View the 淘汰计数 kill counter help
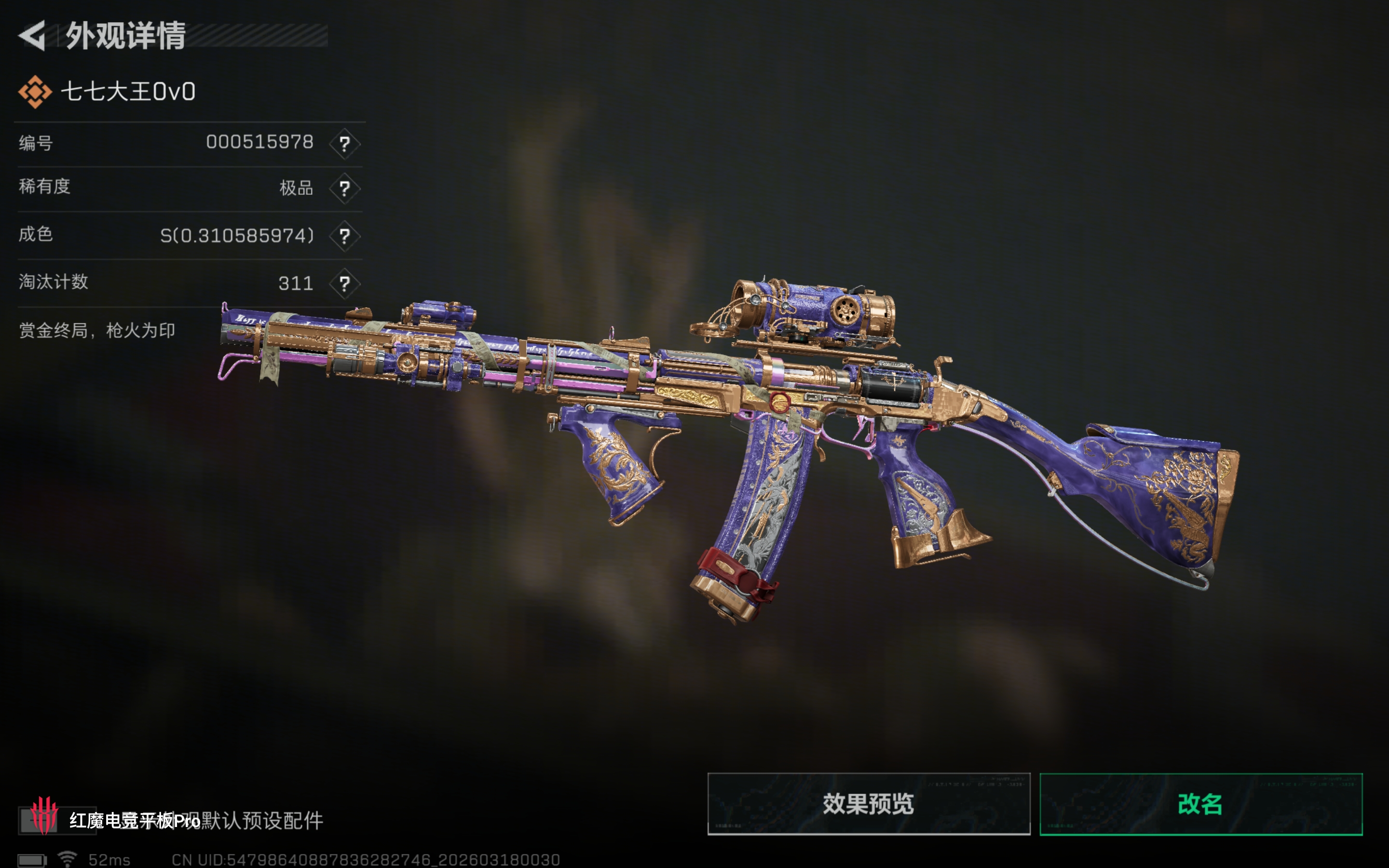Viewport: 1389px width, 868px height. click(x=344, y=284)
